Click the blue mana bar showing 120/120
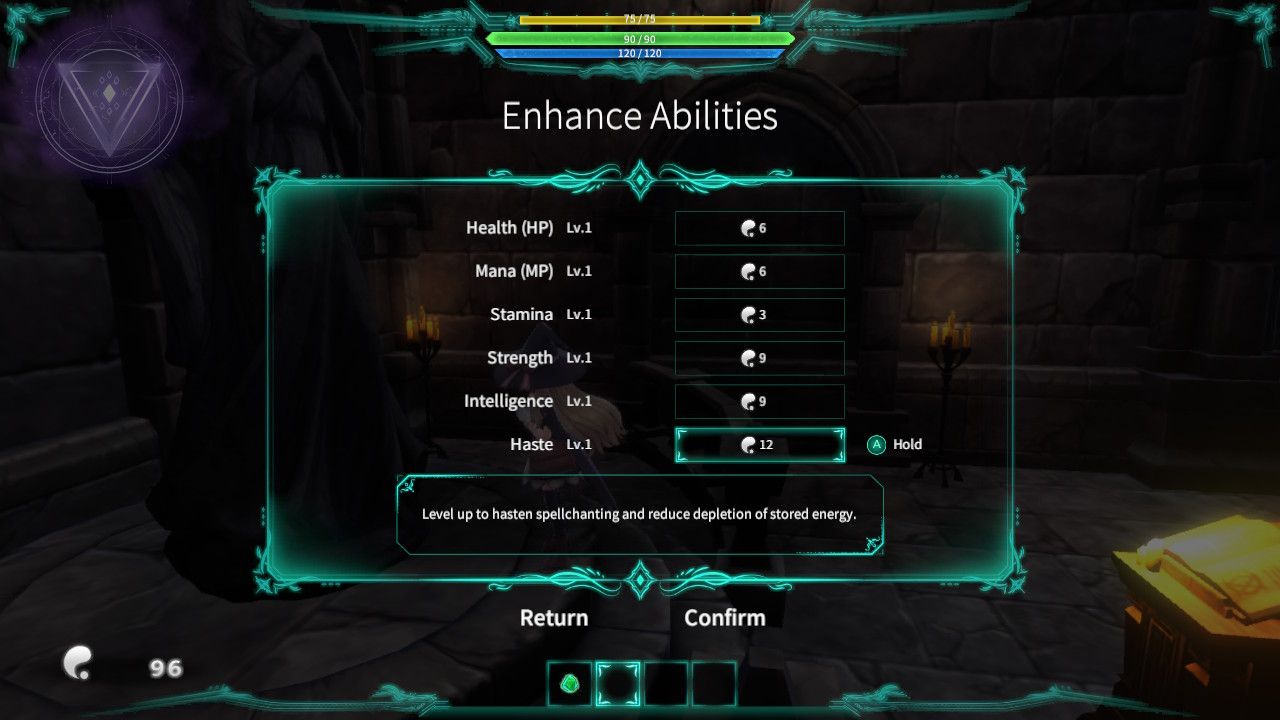Viewport: 1280px width, 720px height. pyautogui.click(x=640, y=54)
